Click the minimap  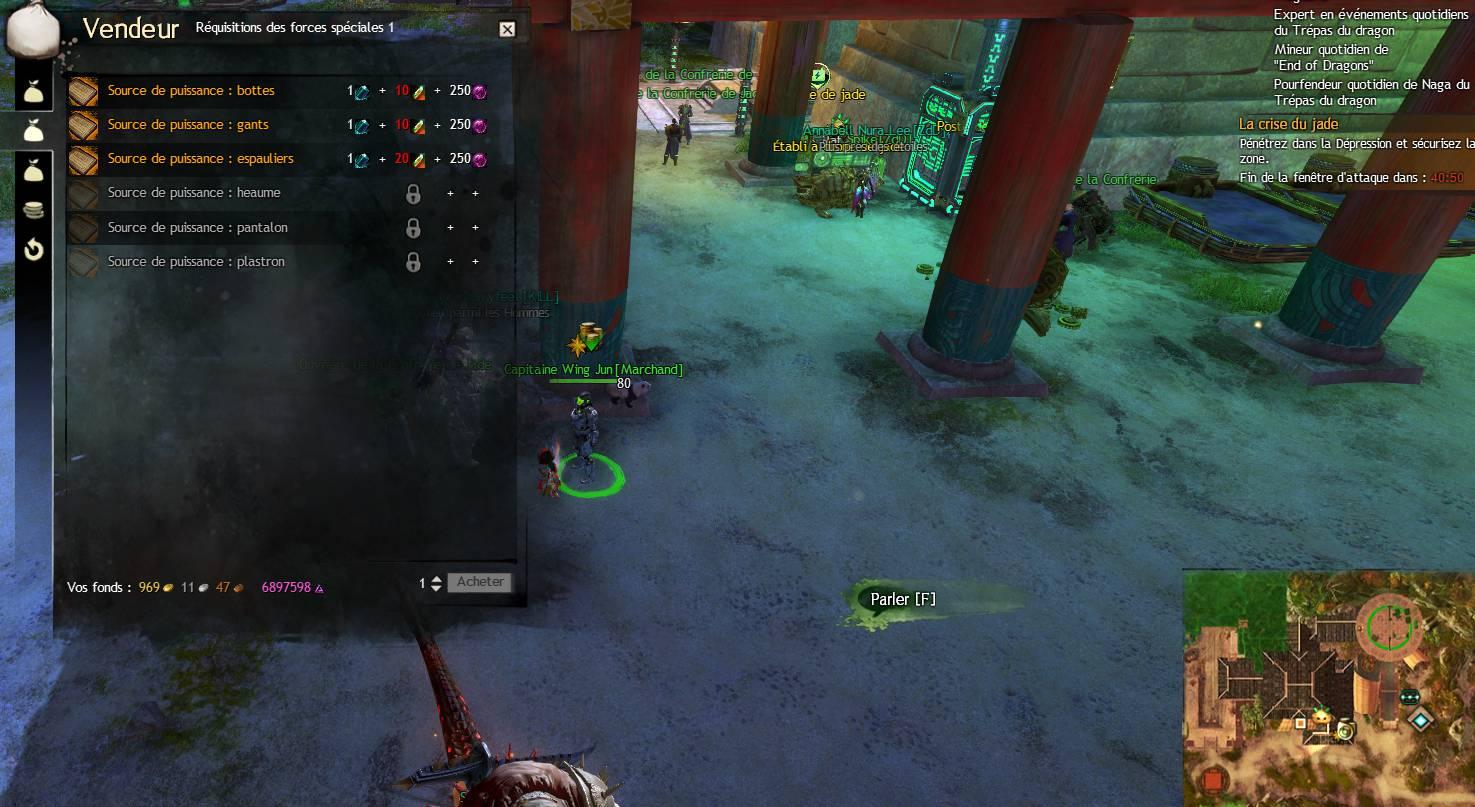1328,688
